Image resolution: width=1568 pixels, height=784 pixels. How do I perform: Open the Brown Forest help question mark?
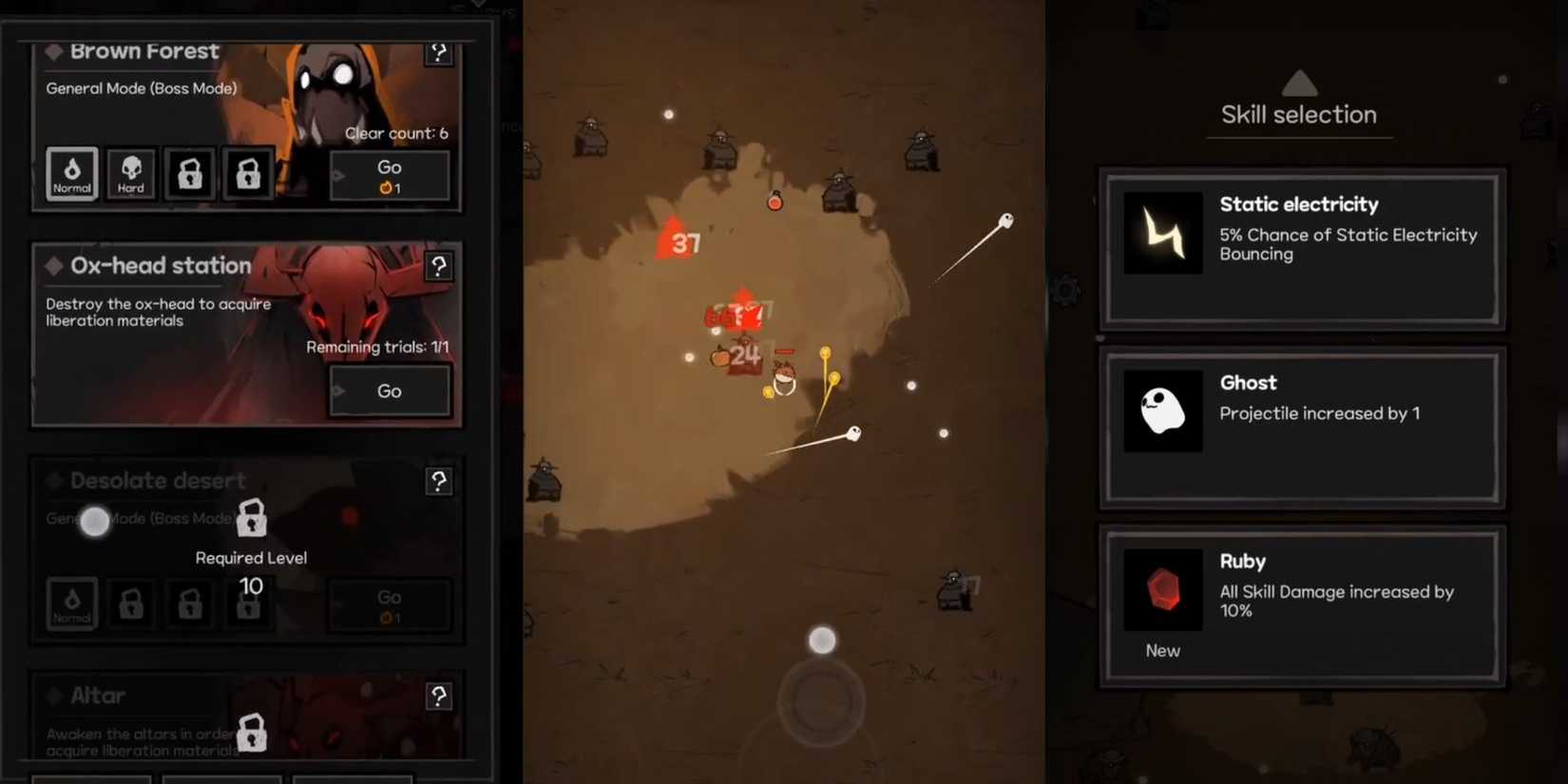pyautogui.click(x=439, y=52)
